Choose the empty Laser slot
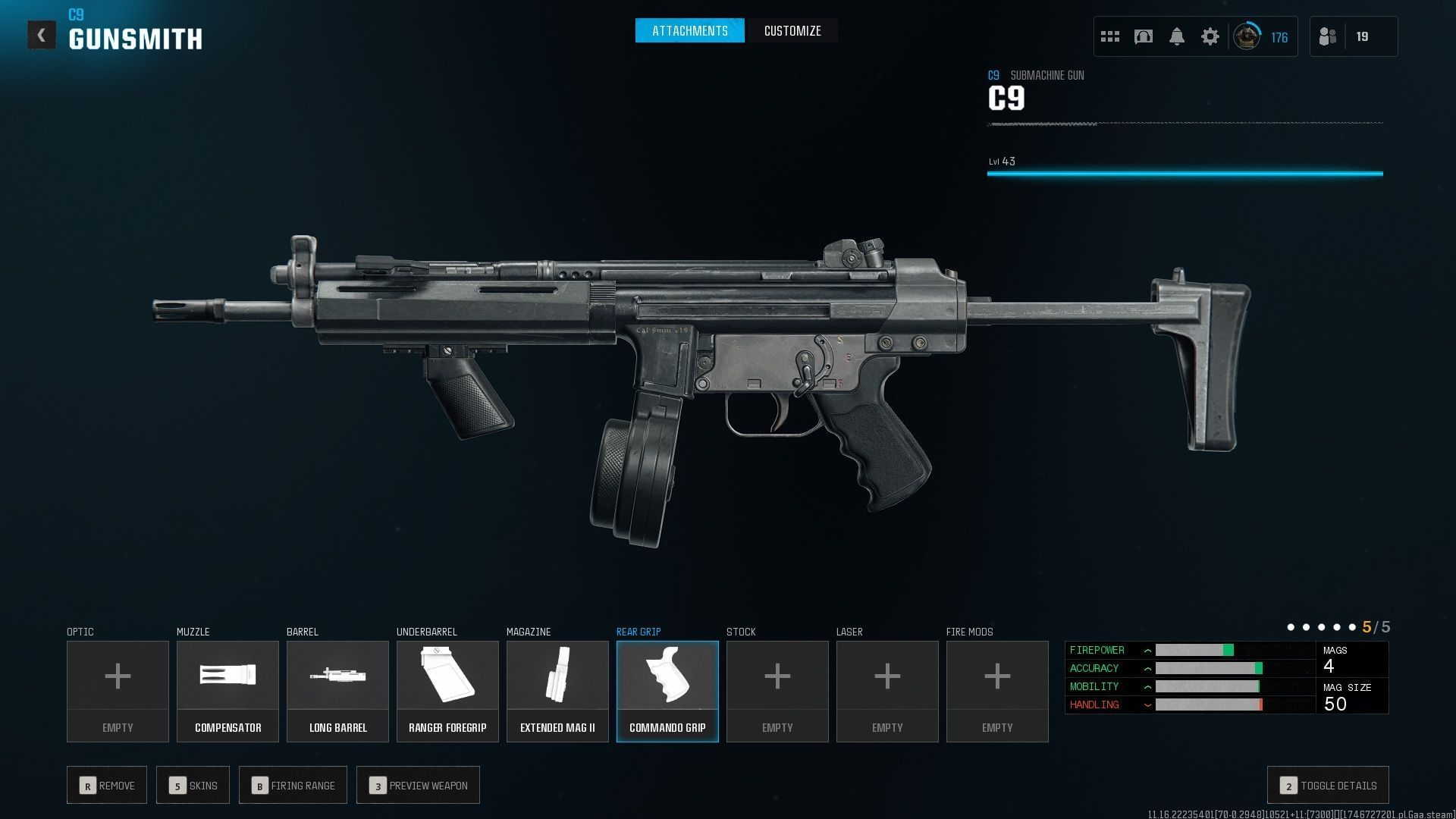 pyautogui.click(x=887, y=691)
